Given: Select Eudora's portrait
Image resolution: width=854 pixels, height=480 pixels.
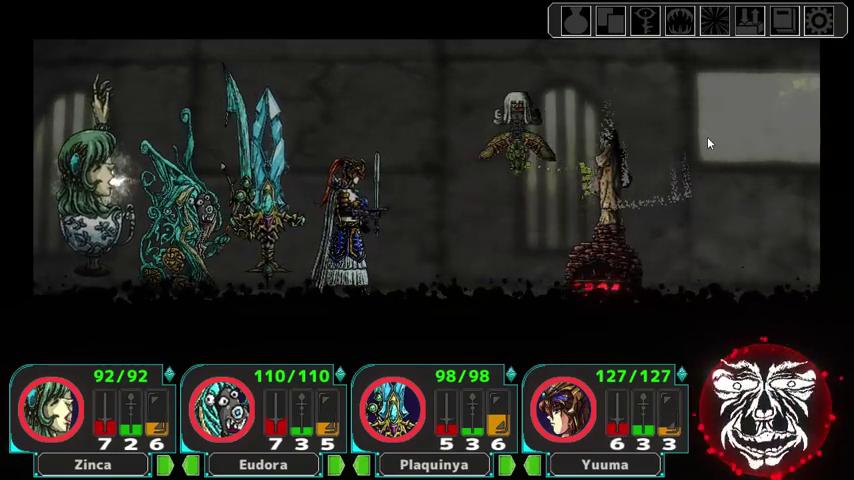Looking at the screenshot, I should [222, 410].
